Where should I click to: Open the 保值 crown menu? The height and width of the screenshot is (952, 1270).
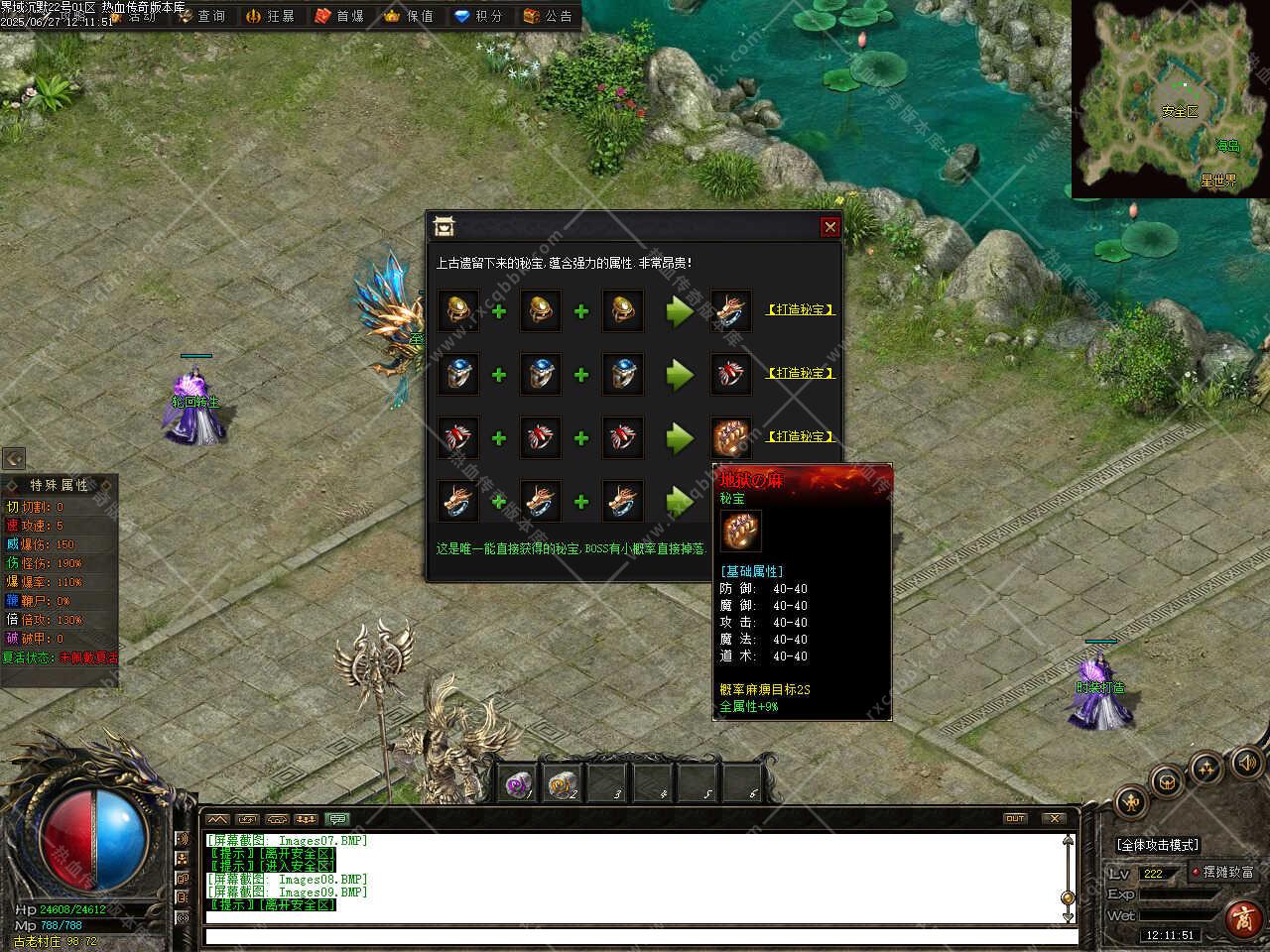pyautogui.click(x=409, y=16)
